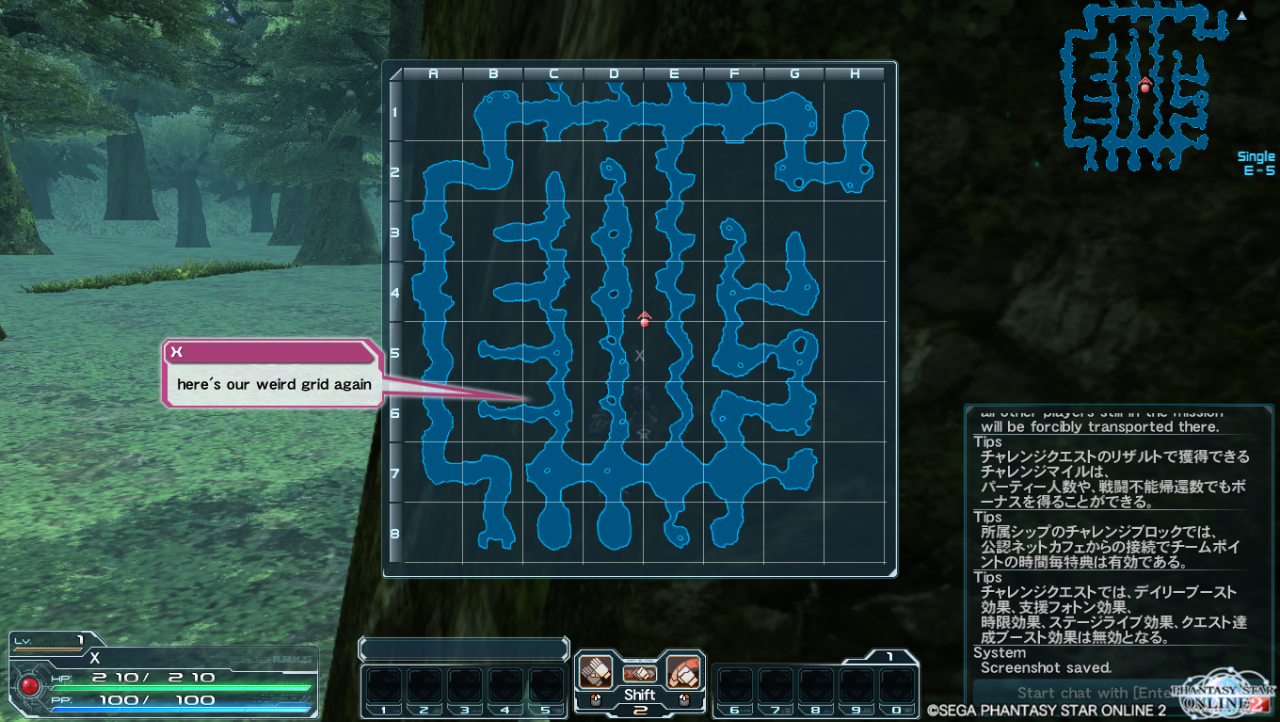Click the red player marker on the grid map
Image resolution: width=1280 pixels, height=722 pixels.
coord(644,320)
